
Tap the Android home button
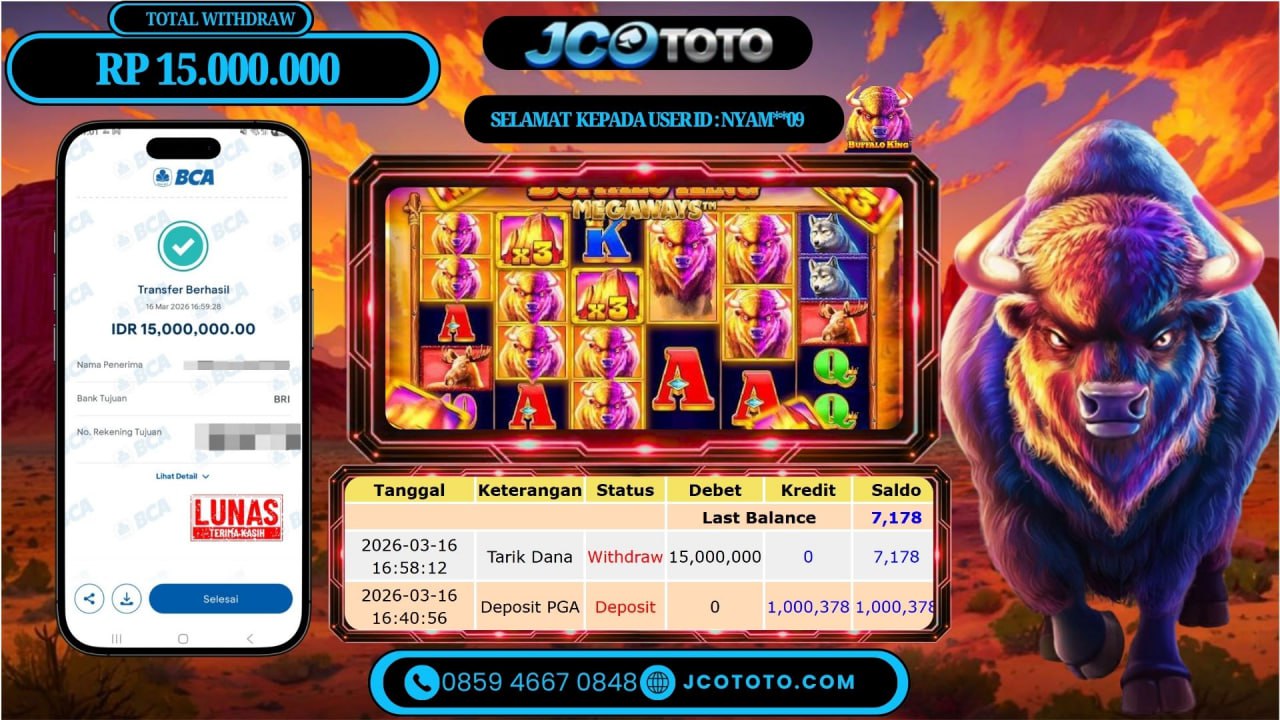(x=181, y=636)
